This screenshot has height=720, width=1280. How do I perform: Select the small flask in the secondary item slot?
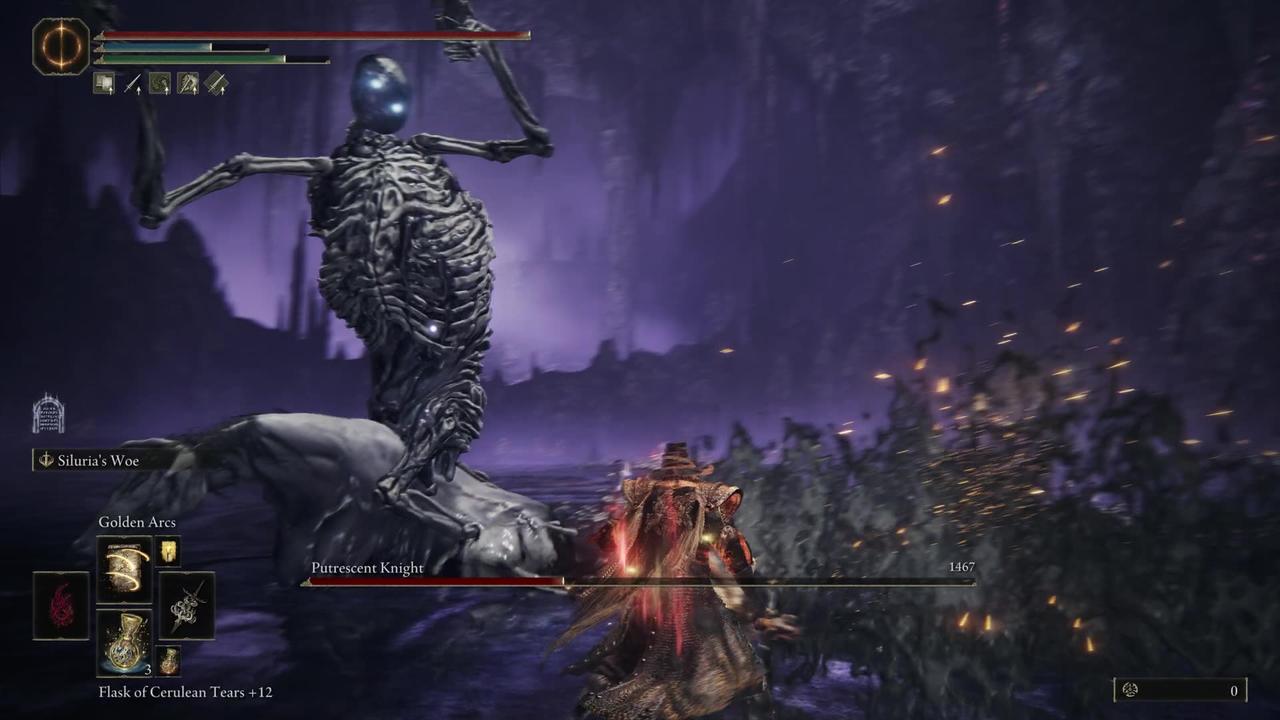168,659
